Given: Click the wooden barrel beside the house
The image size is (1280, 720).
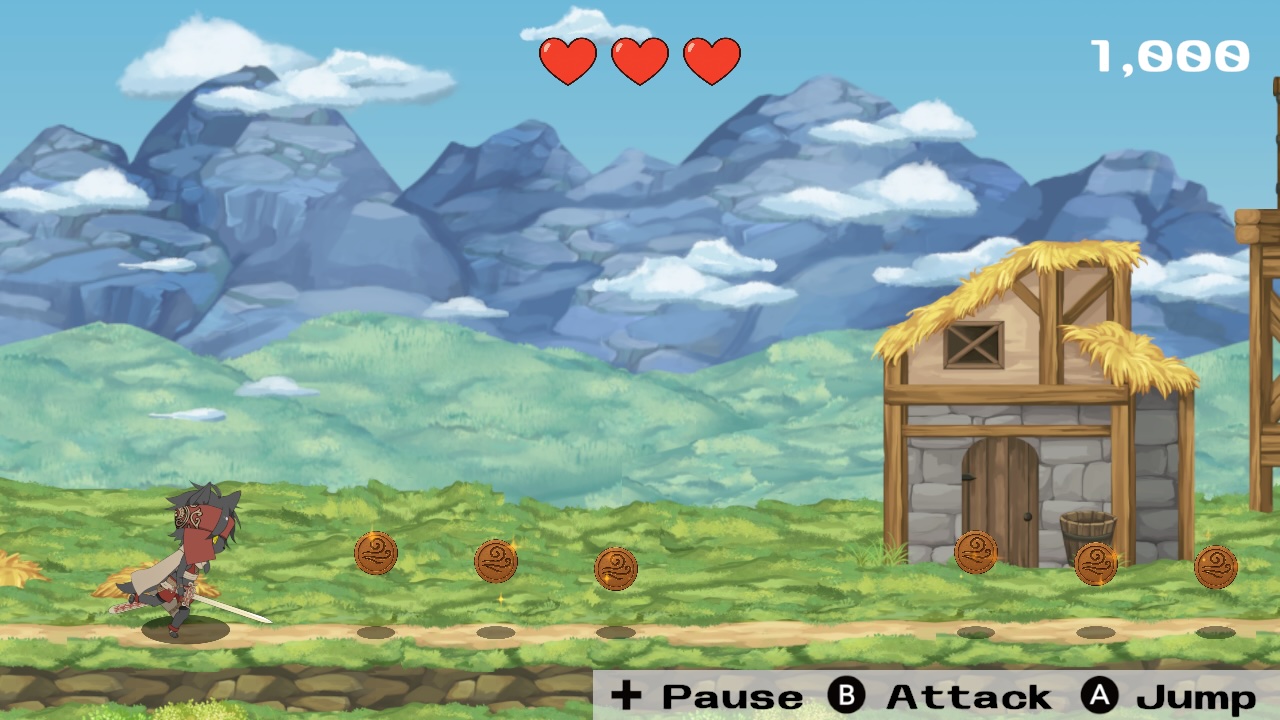Looking at the screenshot, I should (x=1090, y=530).
